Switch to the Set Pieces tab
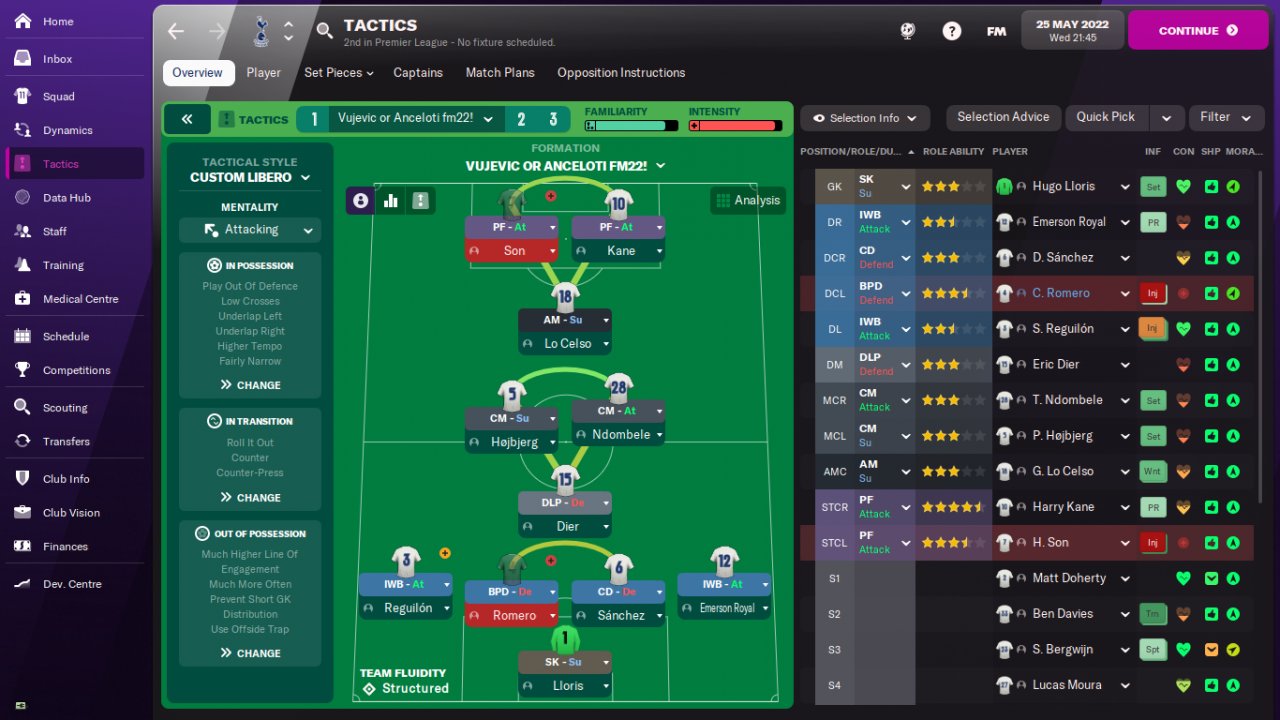This screenshot has width=1280, height=720. coord(338,73)
